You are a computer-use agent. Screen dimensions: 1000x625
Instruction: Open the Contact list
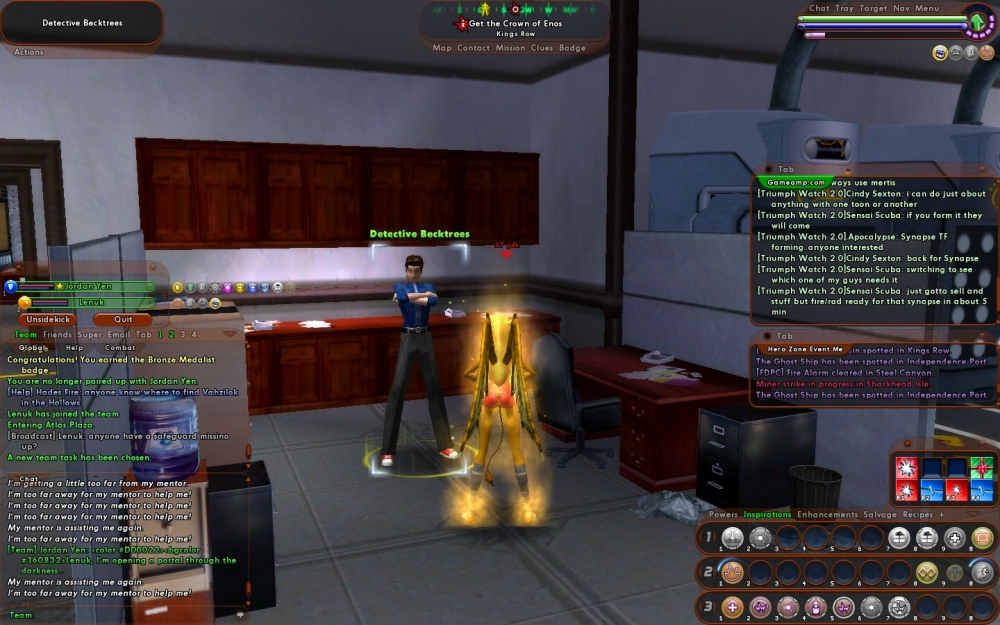pos(474,48)
